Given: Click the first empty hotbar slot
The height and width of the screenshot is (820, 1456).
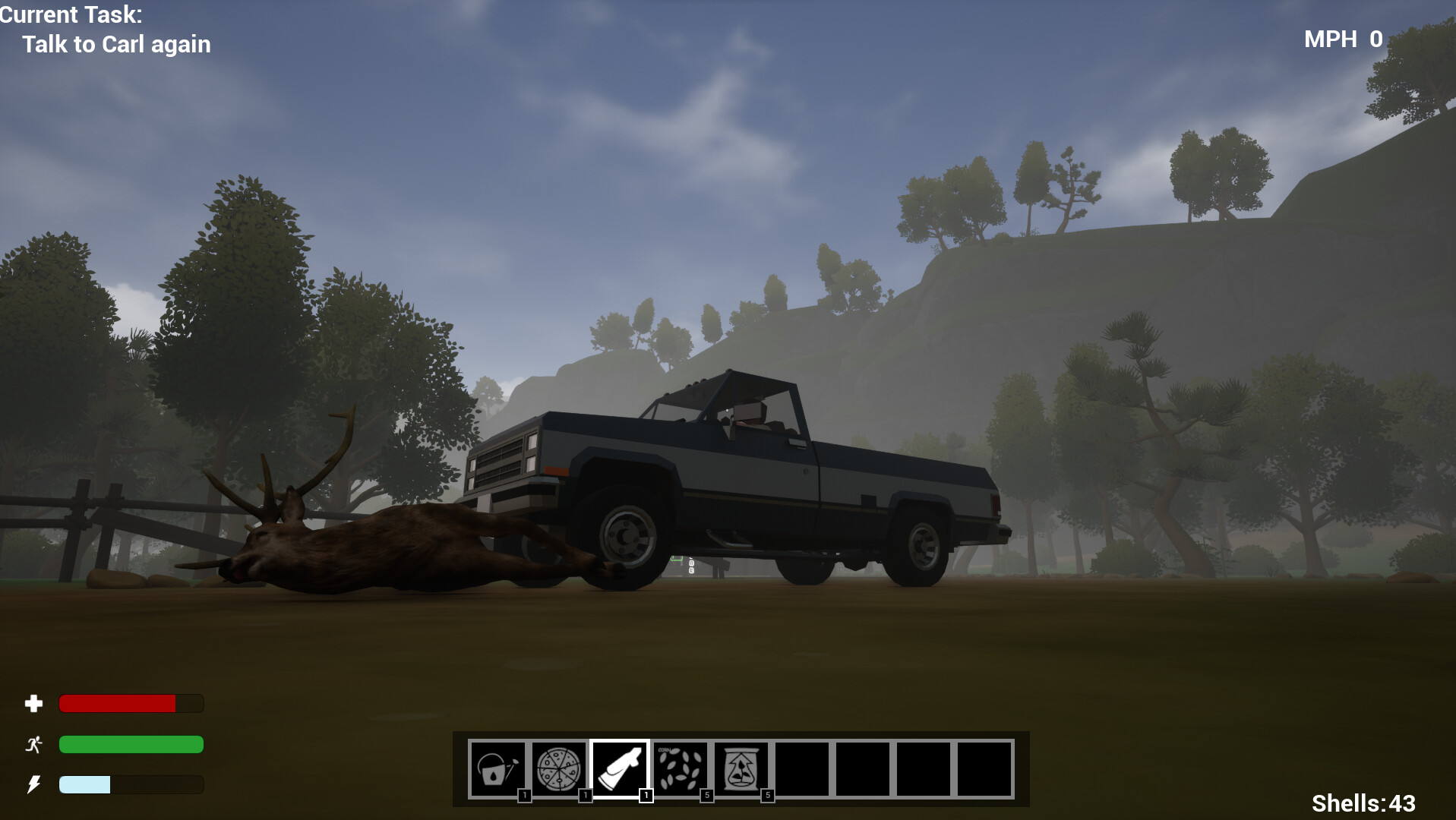Looking at the screenshot, I should 801,768.
